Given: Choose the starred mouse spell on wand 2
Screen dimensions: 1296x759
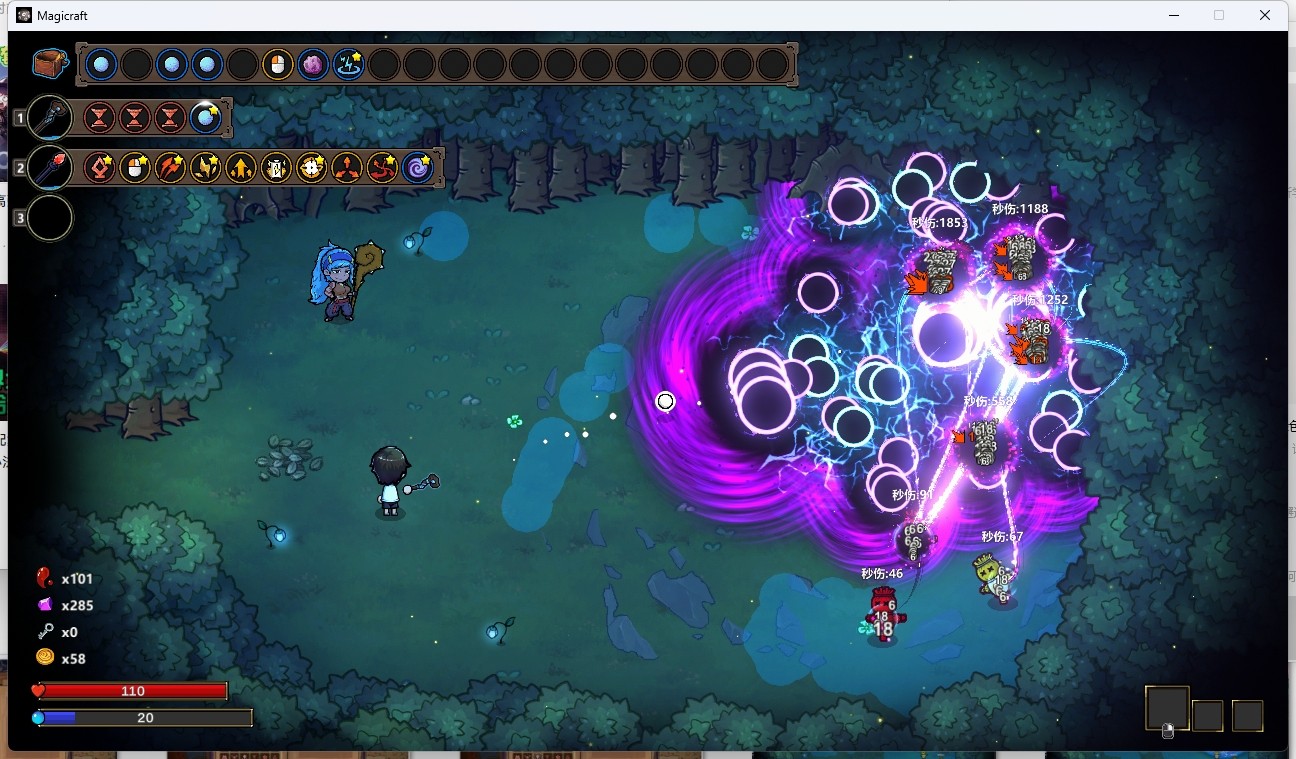Looking at the screenshot, I should (135, 167).
